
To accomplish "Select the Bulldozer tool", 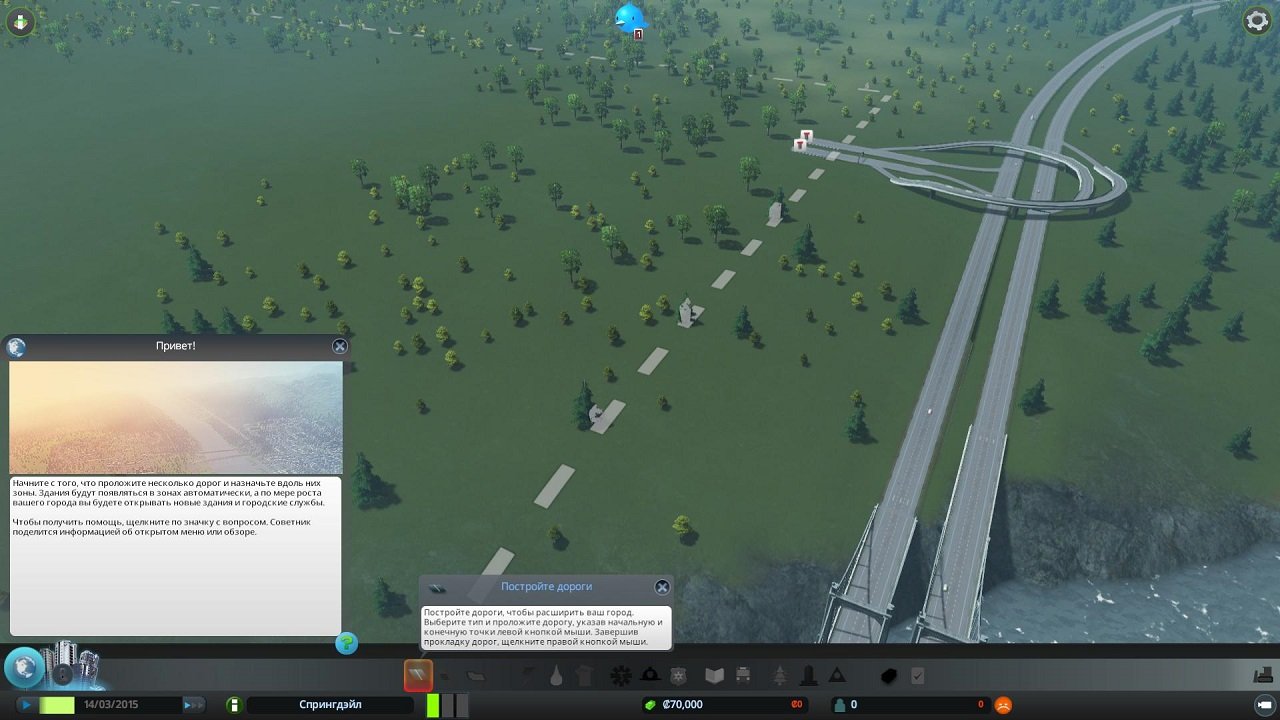I will pos(890,675).
